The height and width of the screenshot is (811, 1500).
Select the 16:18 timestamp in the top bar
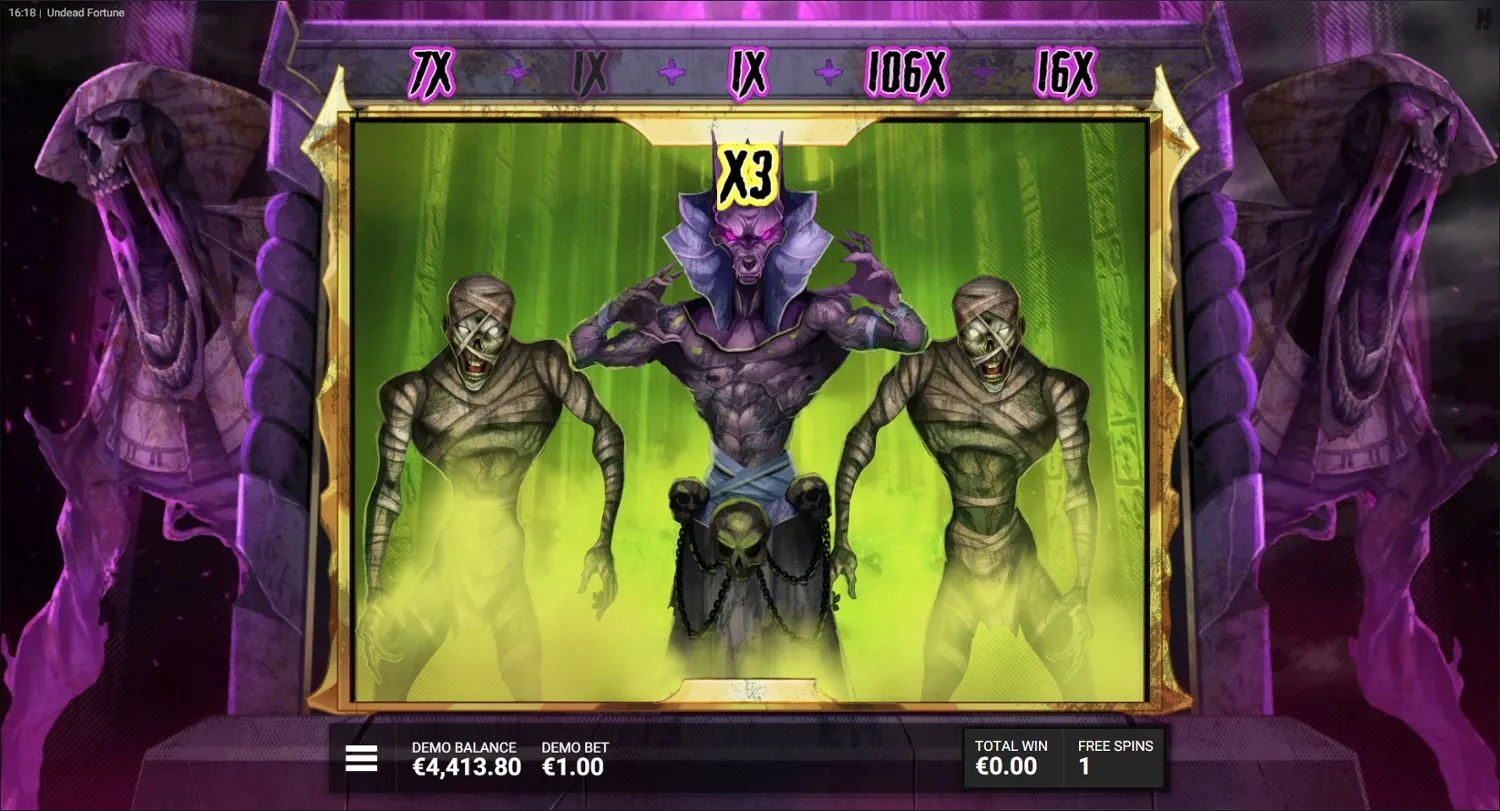tap(21, 12)
